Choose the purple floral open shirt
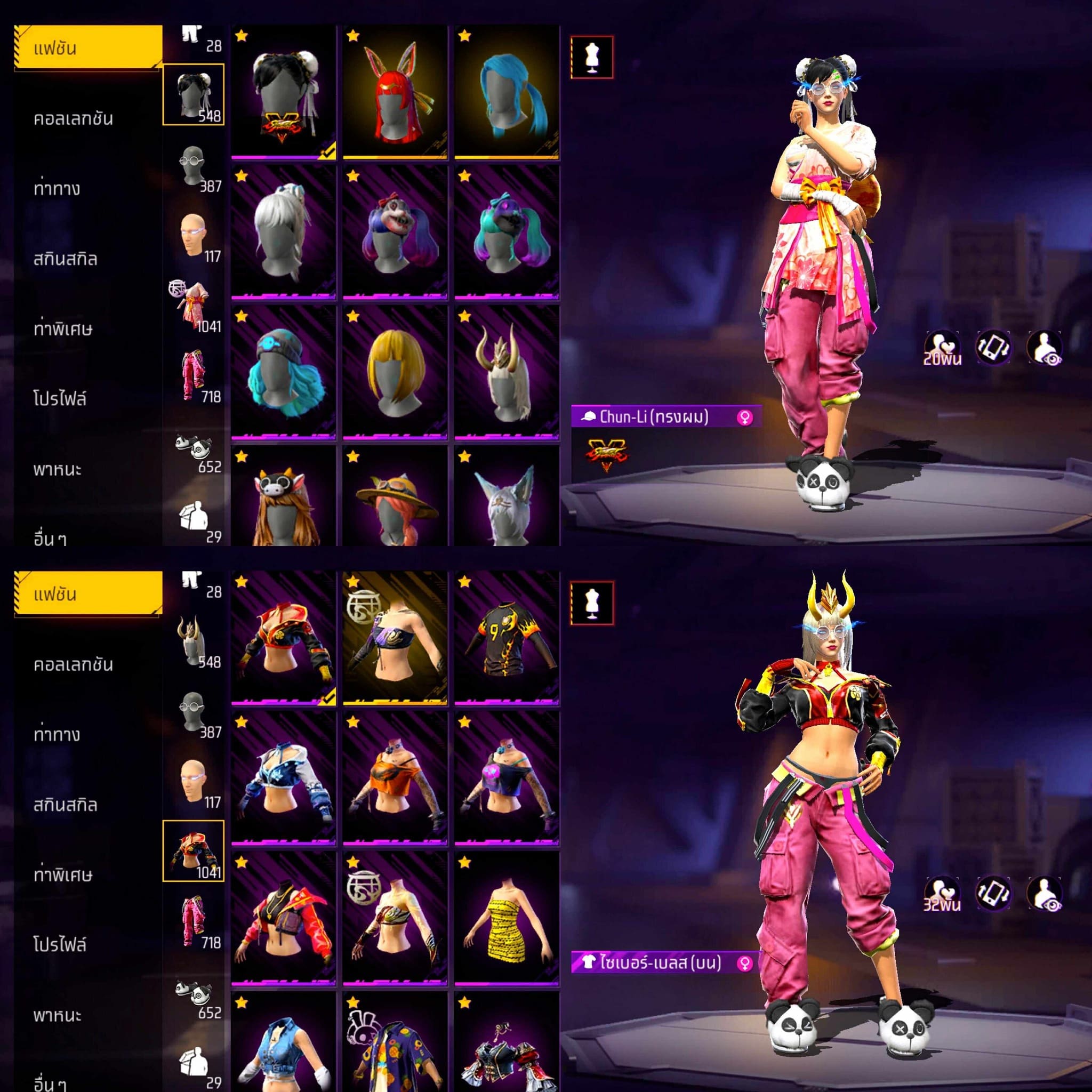Screen dimensions: 1092x1092 coord(395,1043)
